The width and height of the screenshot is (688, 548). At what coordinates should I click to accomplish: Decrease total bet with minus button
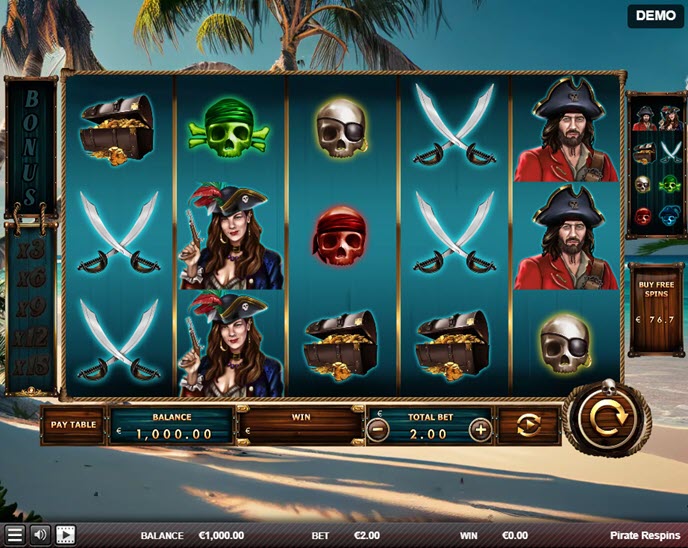[x=377, y=430]
